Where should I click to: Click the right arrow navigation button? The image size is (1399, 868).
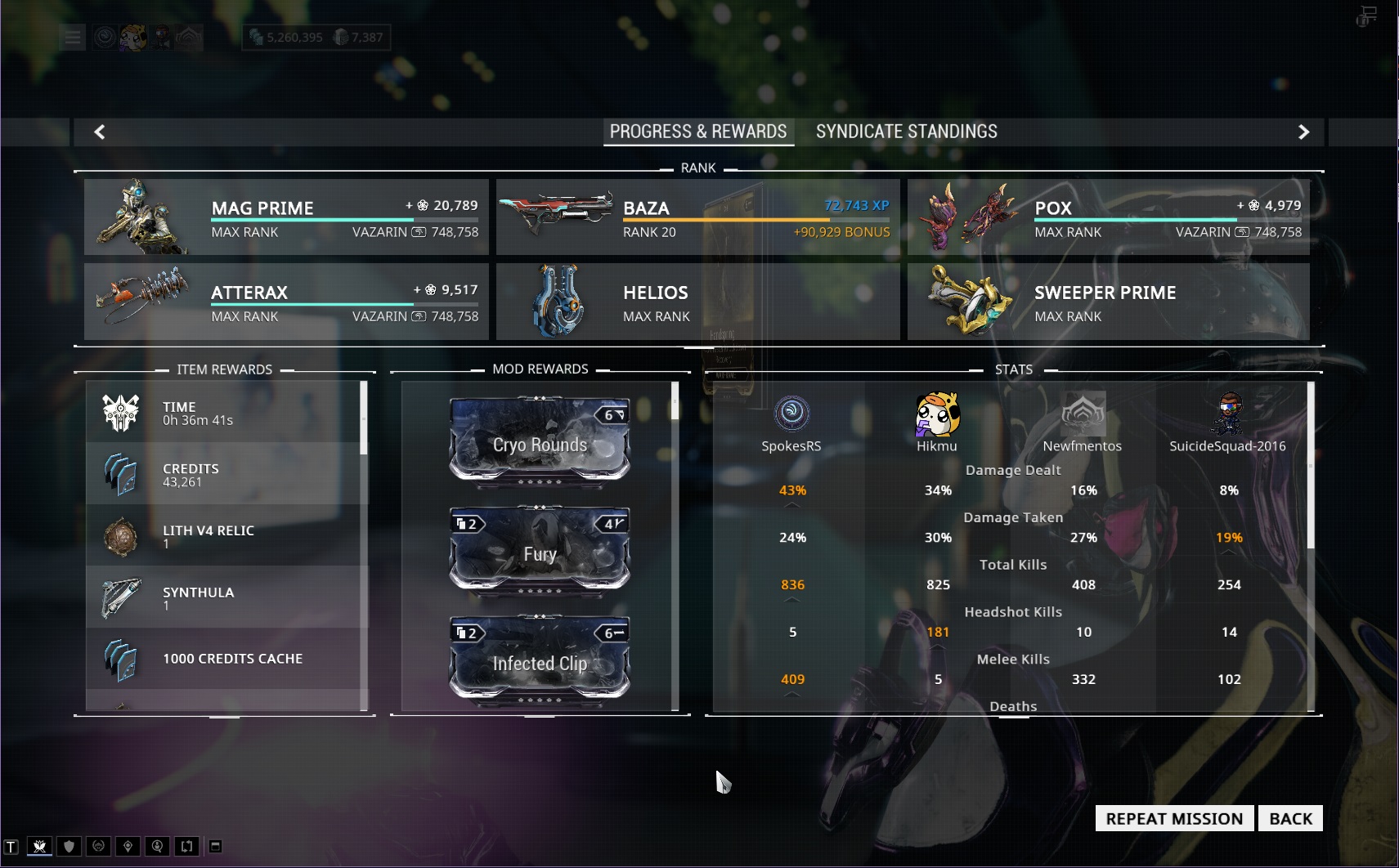pyautogui.click(x=1303, y=132)
